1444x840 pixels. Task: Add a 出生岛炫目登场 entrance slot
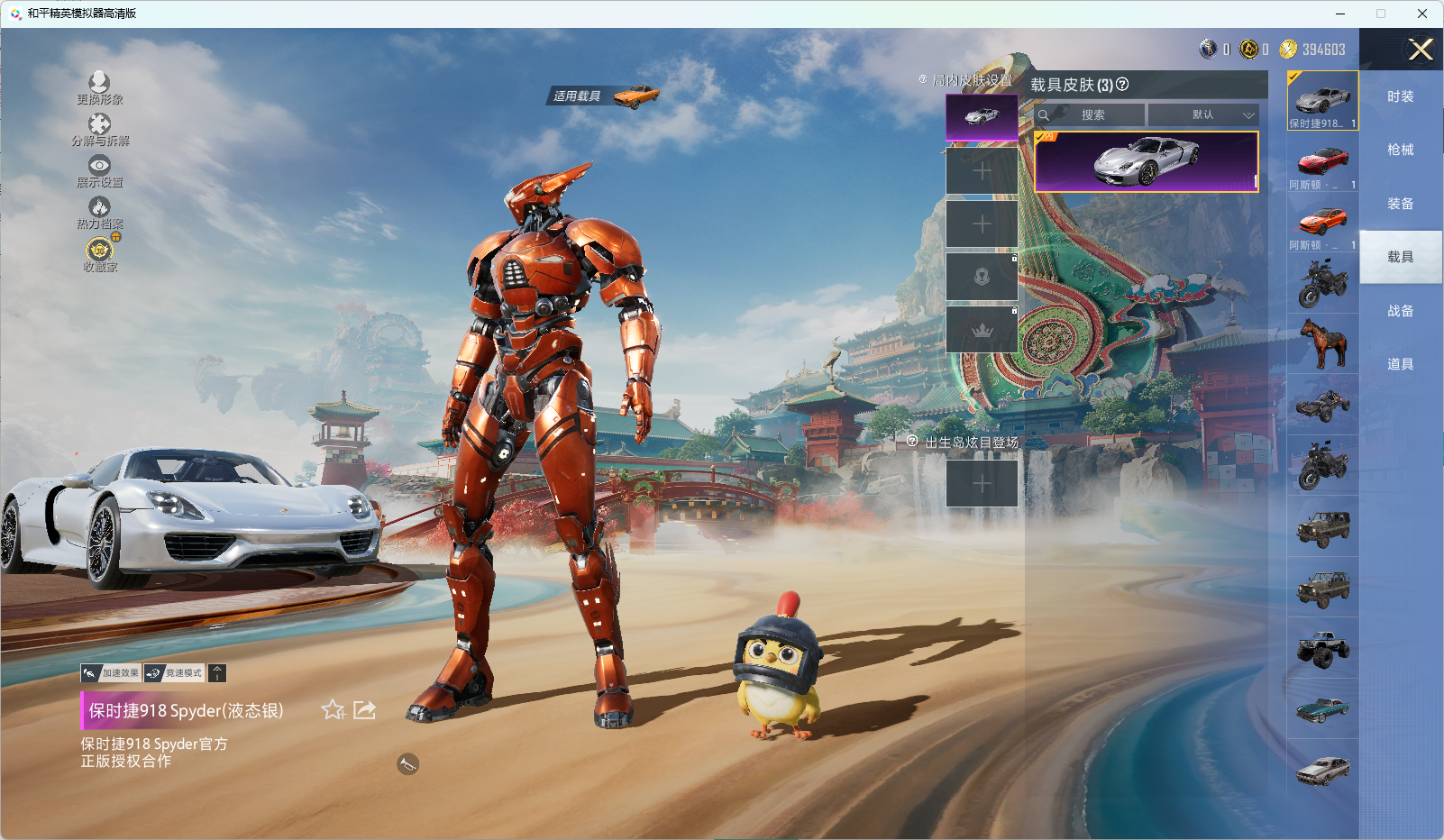click(x=982, y=484)
